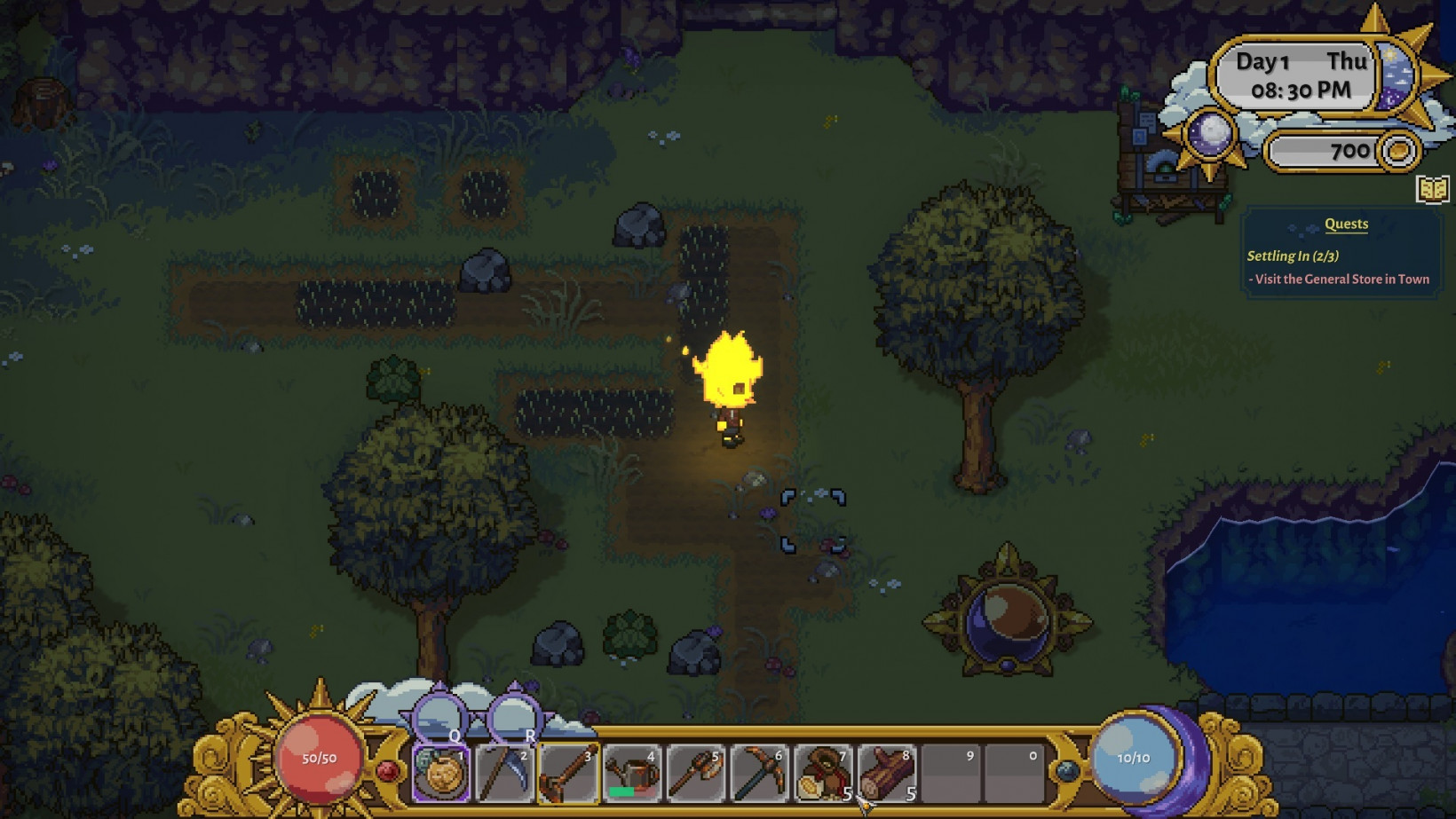This screenshot has width=1456, height=819.
Task: Pick the seed bag slot with 5 items
Action: coord(823,773)
